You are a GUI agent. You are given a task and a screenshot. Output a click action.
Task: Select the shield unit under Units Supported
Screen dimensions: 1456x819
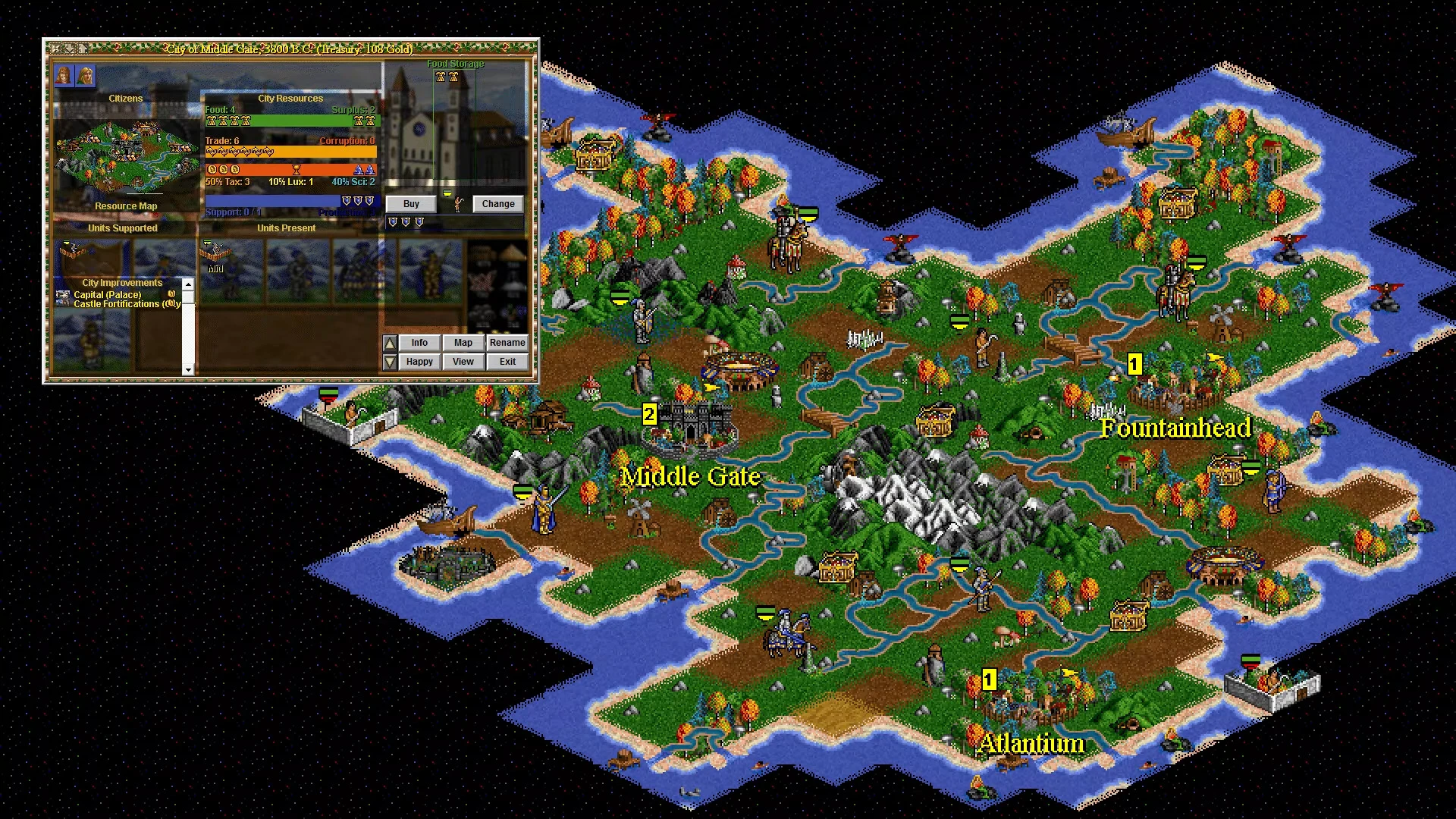pos(75,252)
